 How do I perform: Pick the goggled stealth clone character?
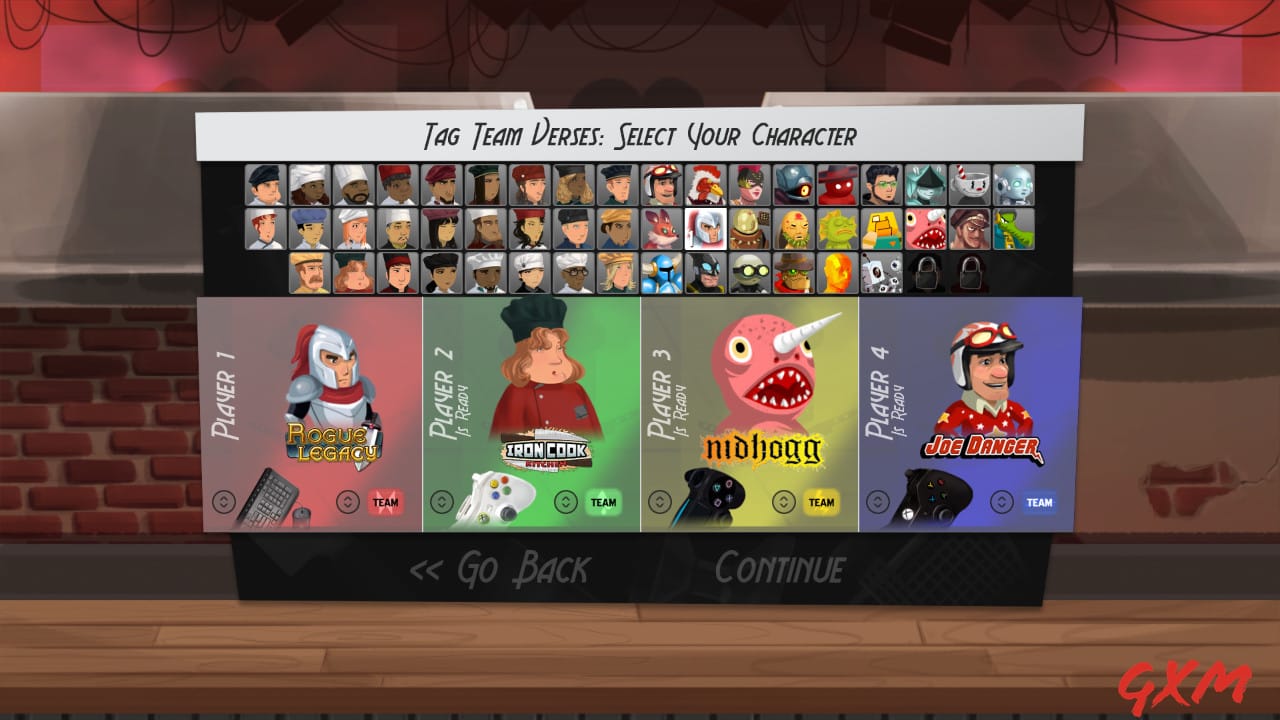(x=750, y=271)
